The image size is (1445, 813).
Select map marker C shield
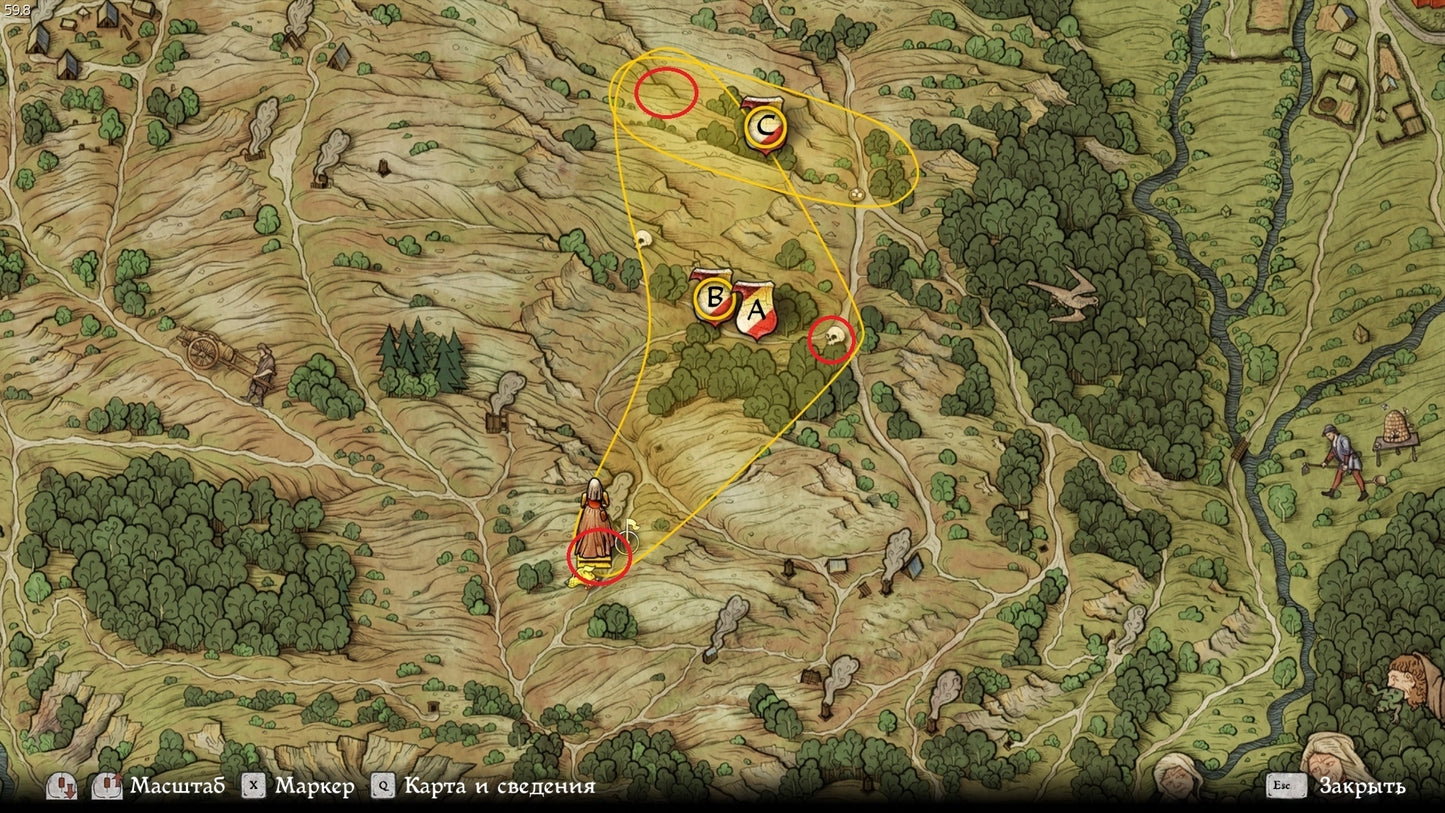click(x=766, y=127)
